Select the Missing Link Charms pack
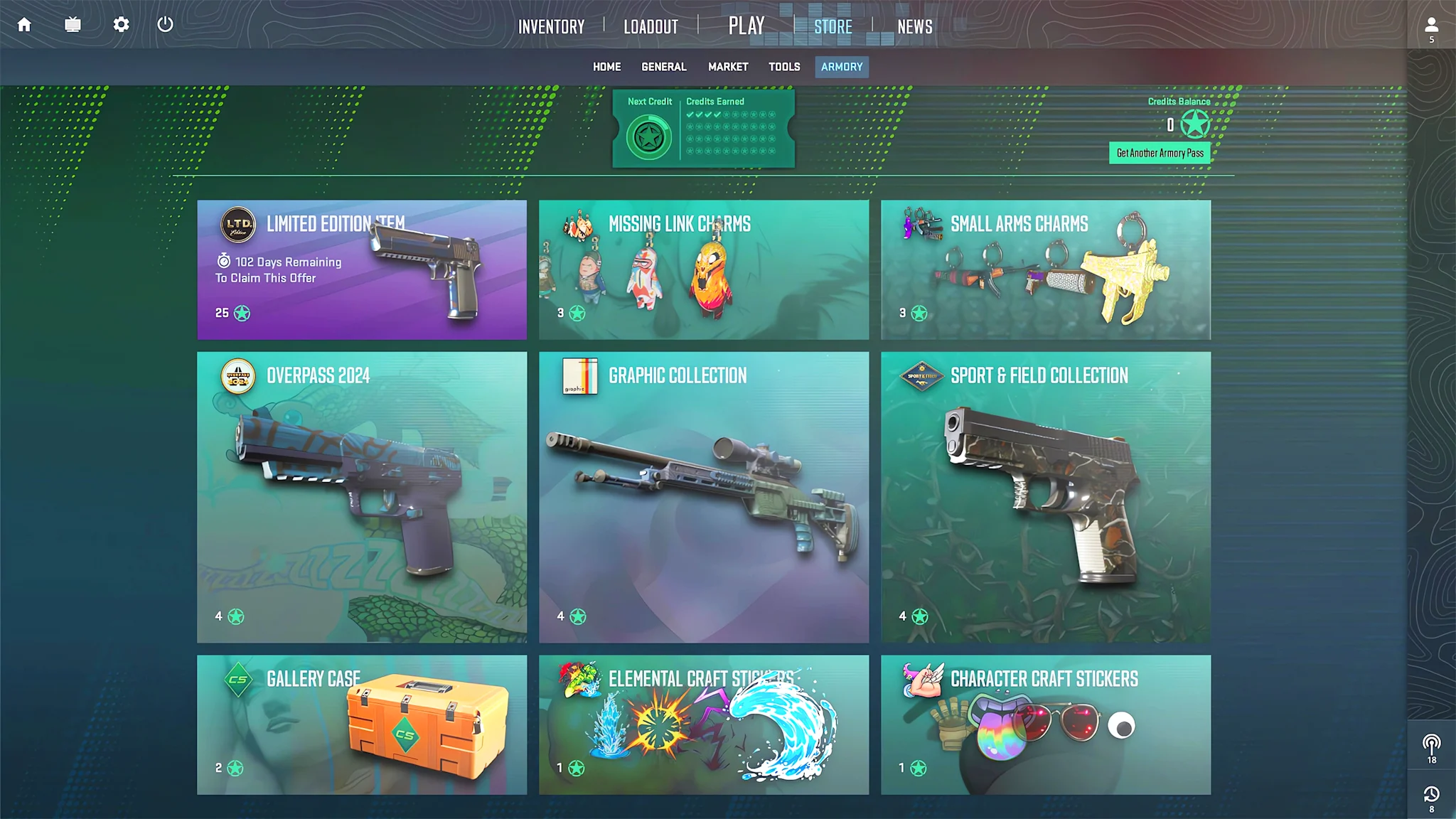 click(703, 269)
